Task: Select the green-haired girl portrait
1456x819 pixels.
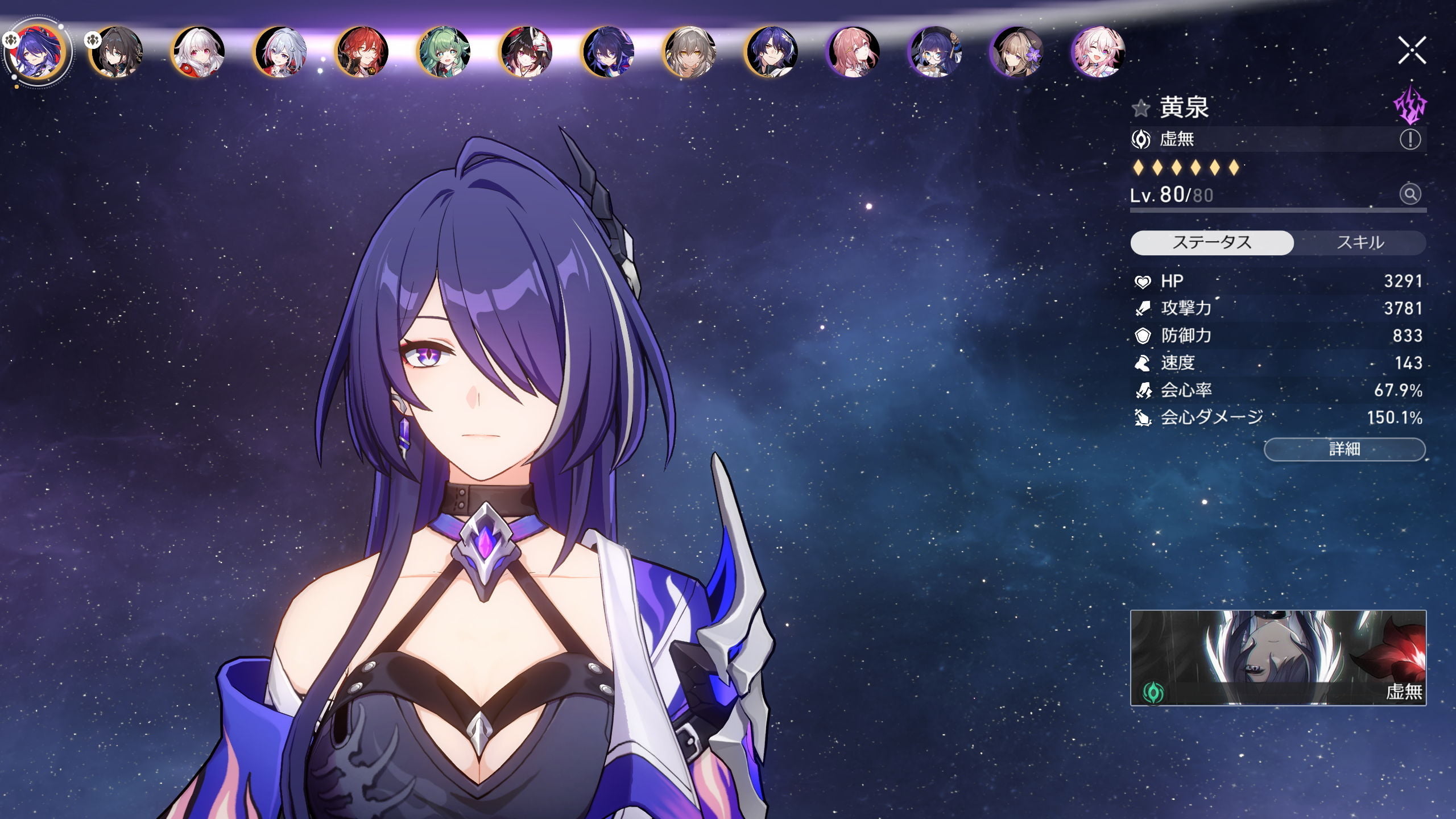Action: (x=444, y=51)
